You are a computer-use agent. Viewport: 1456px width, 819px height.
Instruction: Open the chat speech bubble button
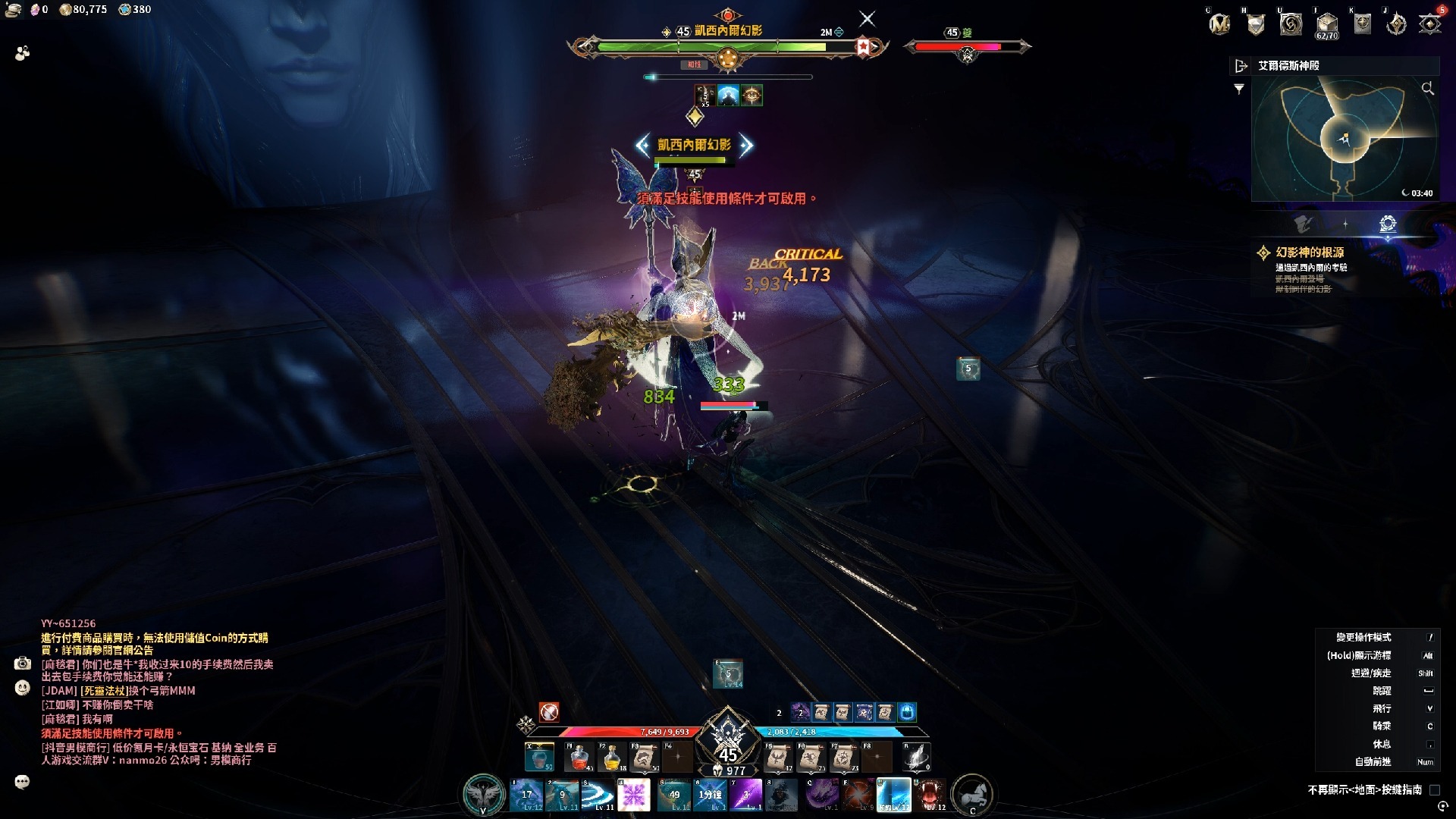[22, 782]
